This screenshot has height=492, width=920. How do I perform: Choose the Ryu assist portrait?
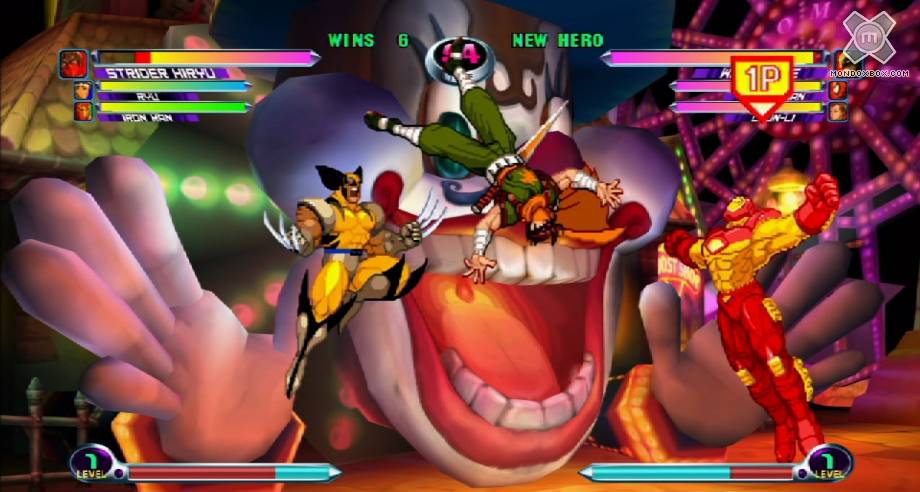(83, 91)
